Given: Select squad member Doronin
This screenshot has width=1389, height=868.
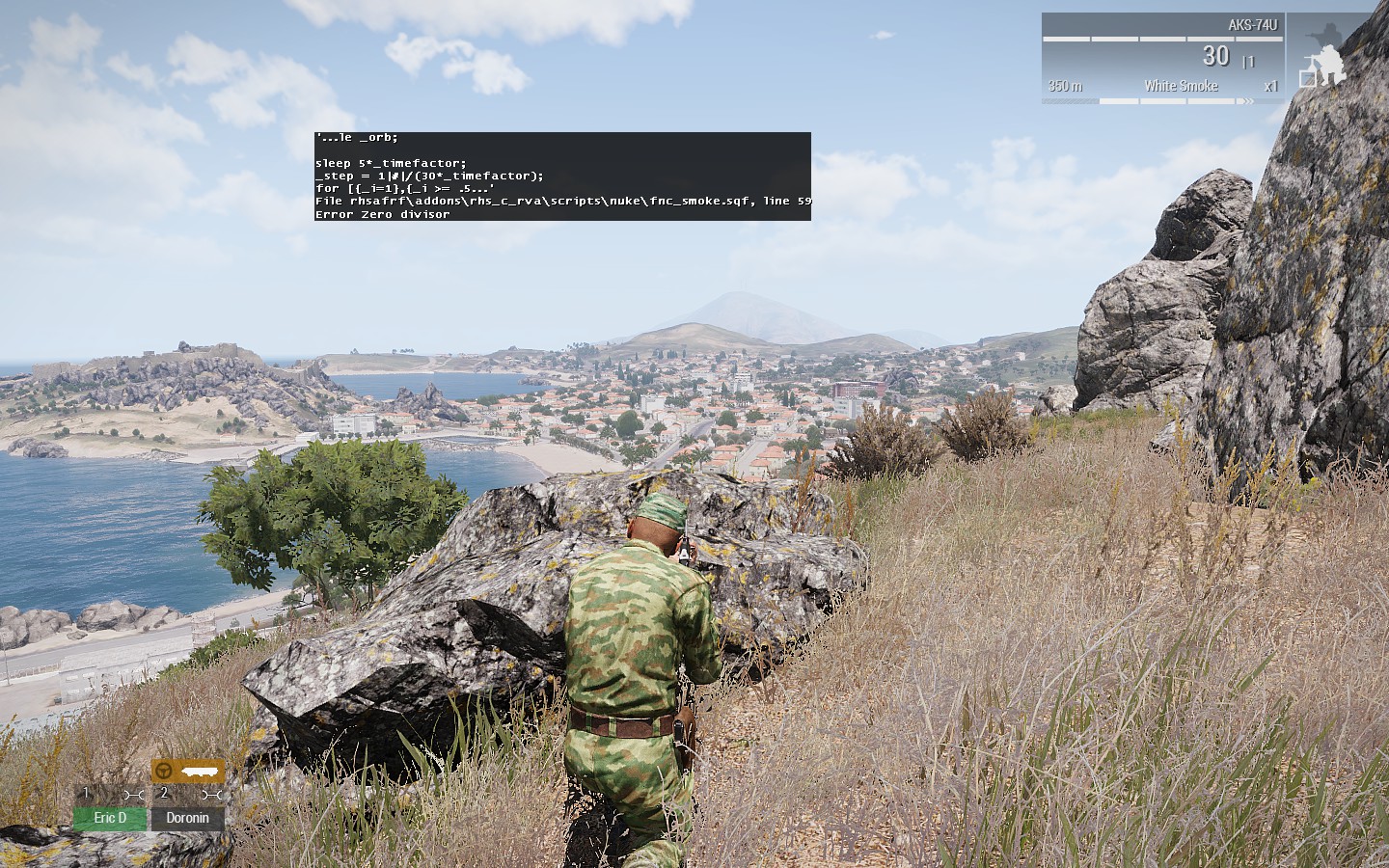Looking at the screenshot, I should point(187,818).
